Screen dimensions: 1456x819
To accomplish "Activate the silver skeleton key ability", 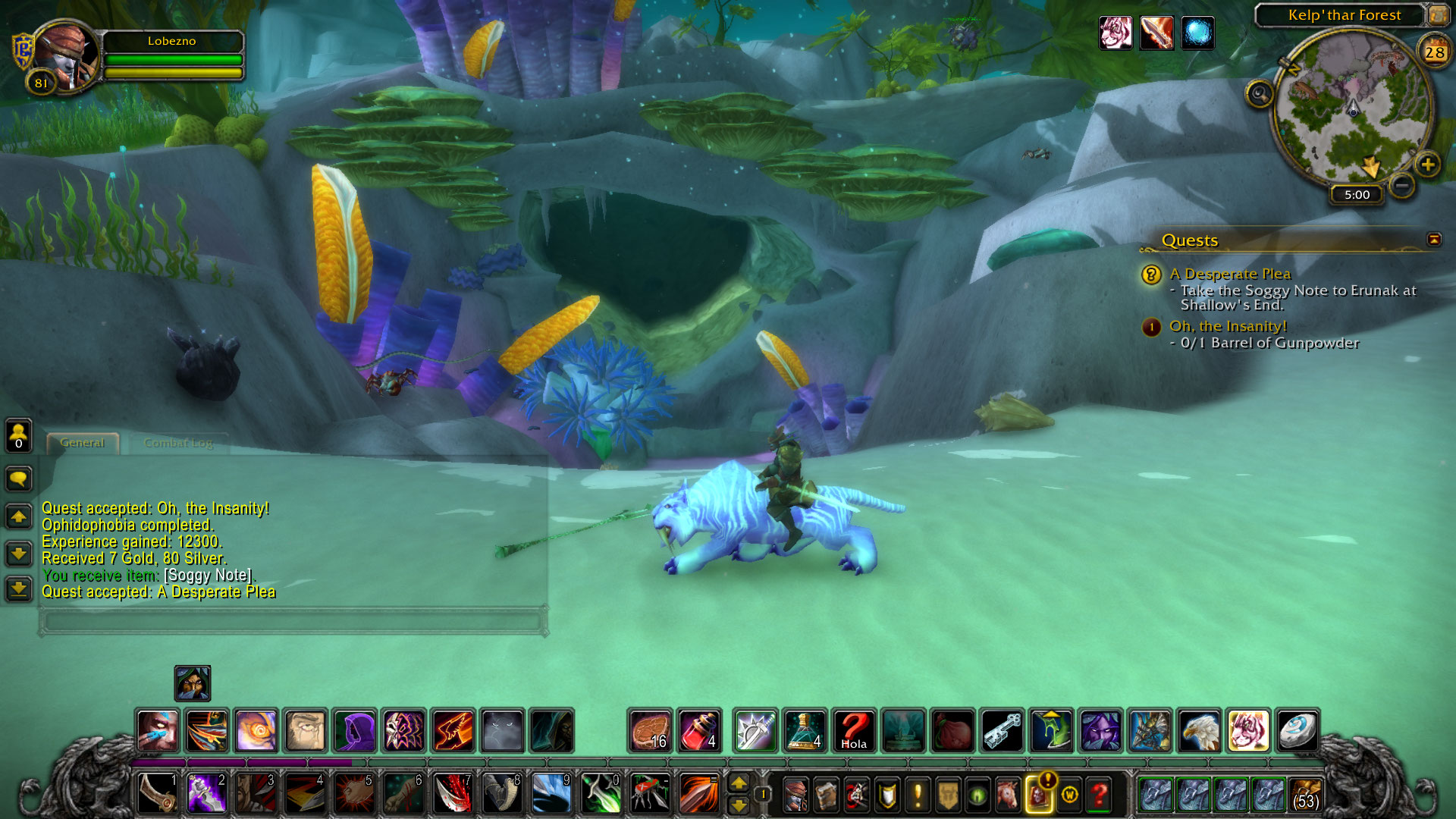I will pos(1003,730).
